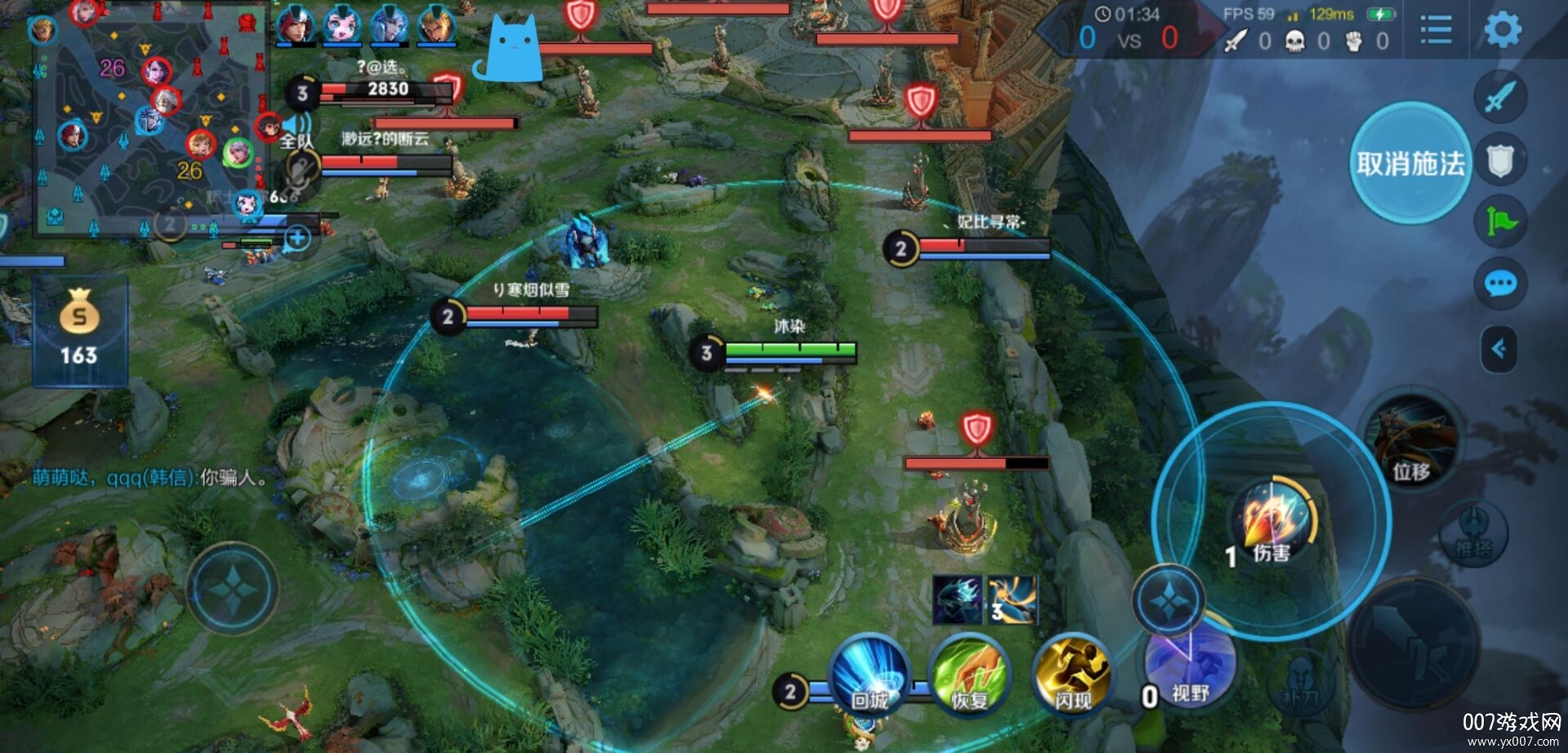The width and height of the screenshot is (1568, 753).
Task: Open the settings gear menu
Action: tap(1502, 30)
